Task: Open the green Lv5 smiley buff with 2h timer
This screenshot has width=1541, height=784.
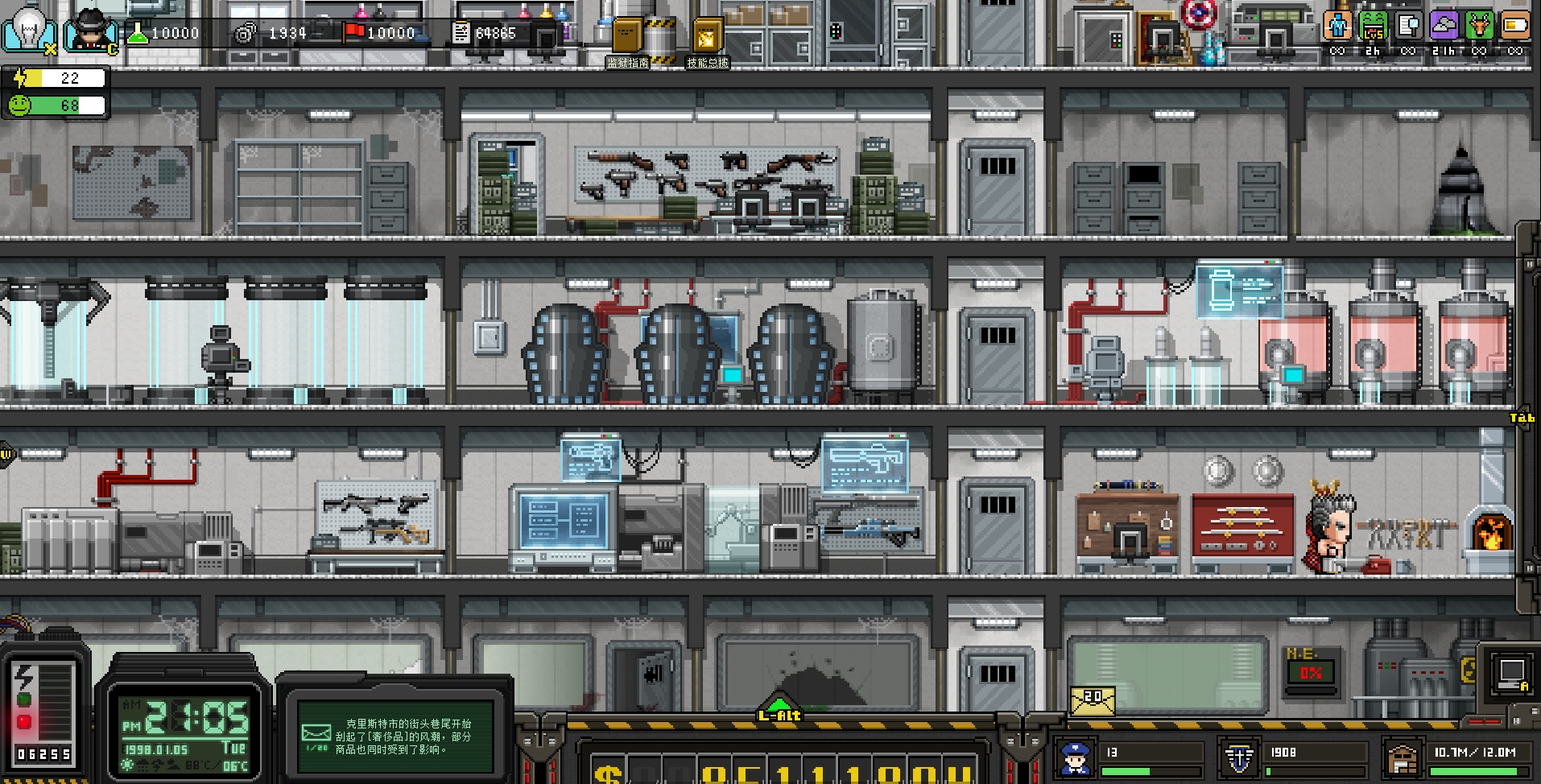Action: tap(1374, 27)
